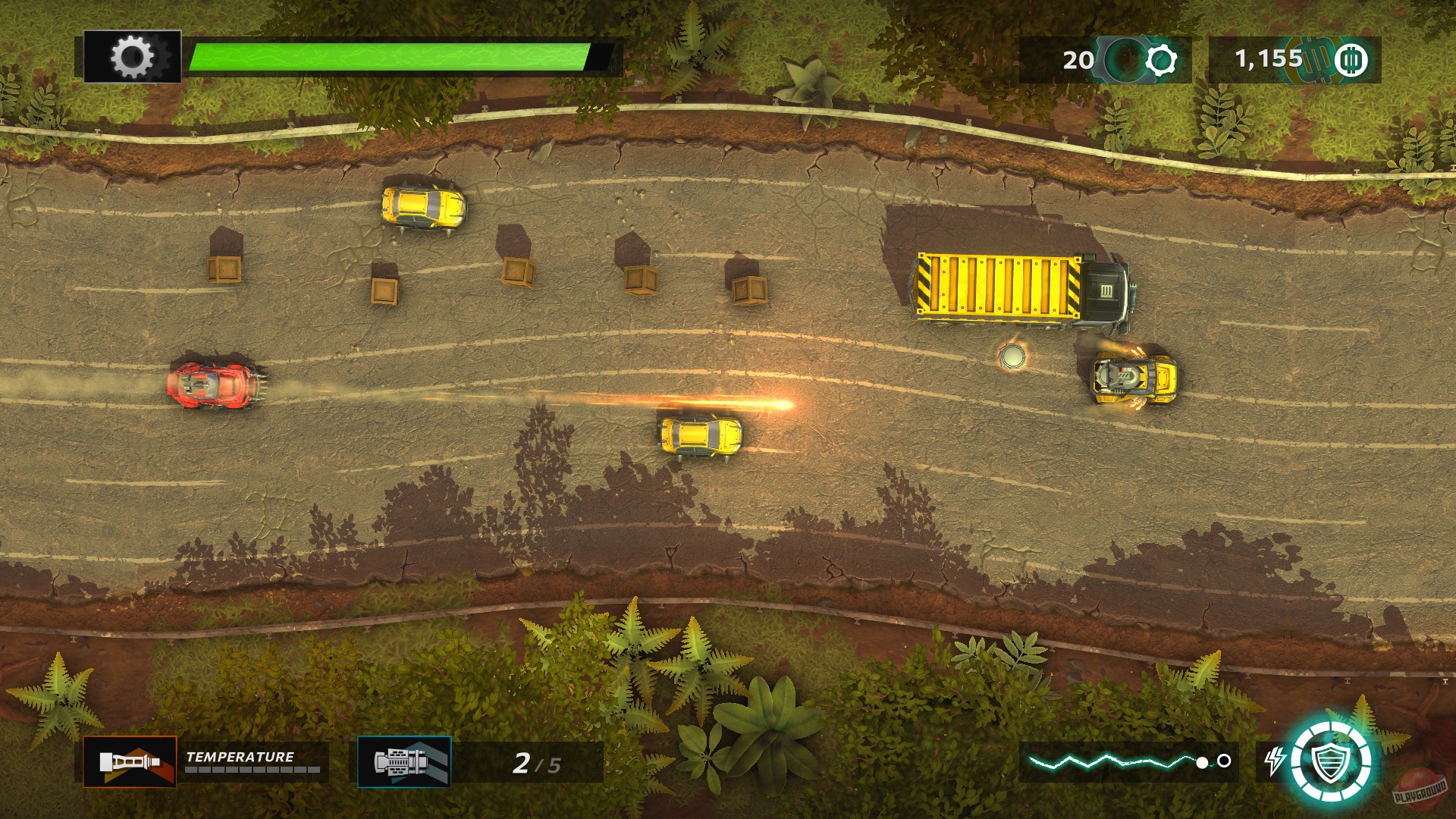Select the red player car on the road
1456x819 pixels.
click(x=216, y=388)
